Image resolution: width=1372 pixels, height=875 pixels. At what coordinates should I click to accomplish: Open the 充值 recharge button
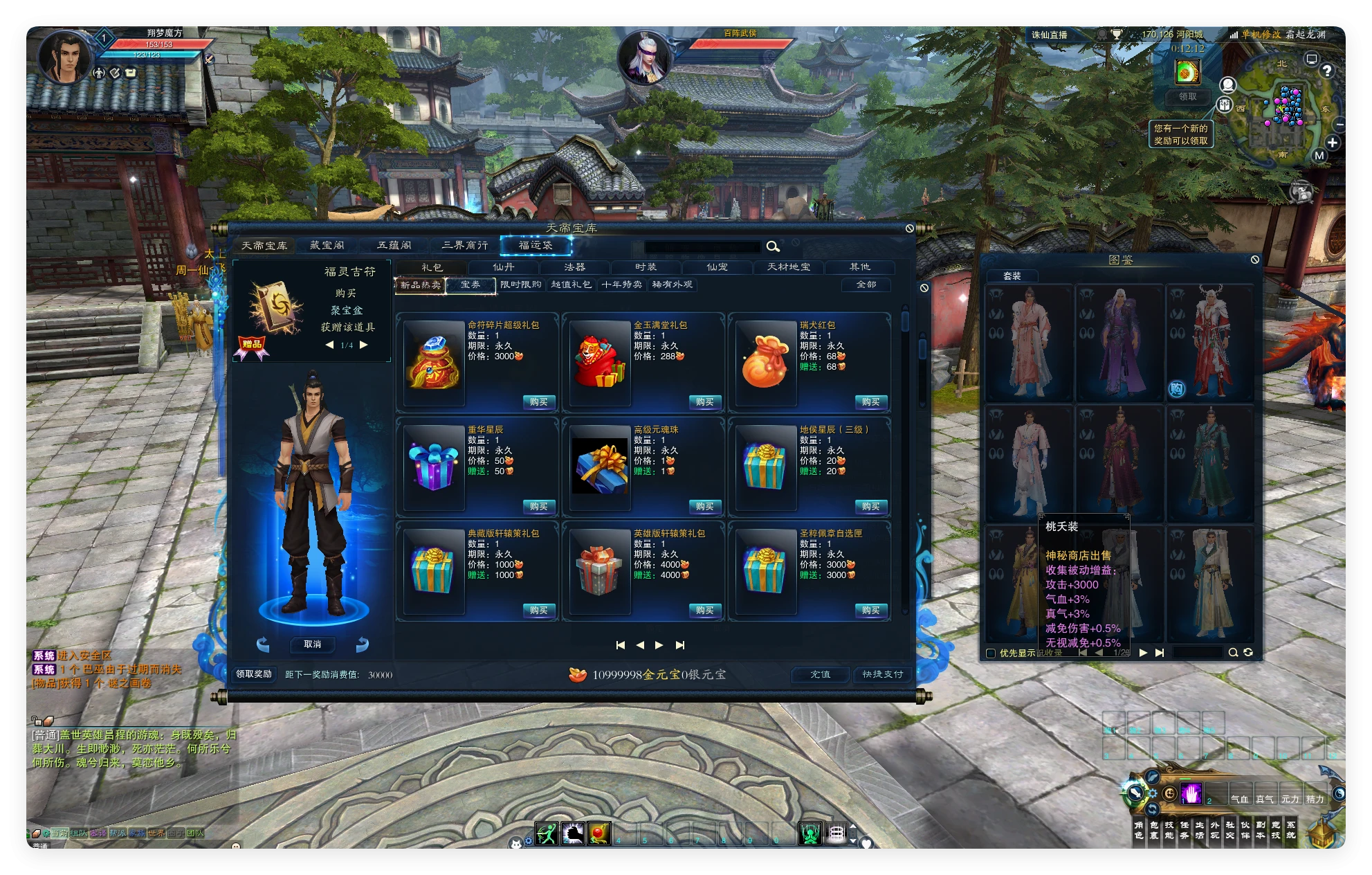coord(820,674)
